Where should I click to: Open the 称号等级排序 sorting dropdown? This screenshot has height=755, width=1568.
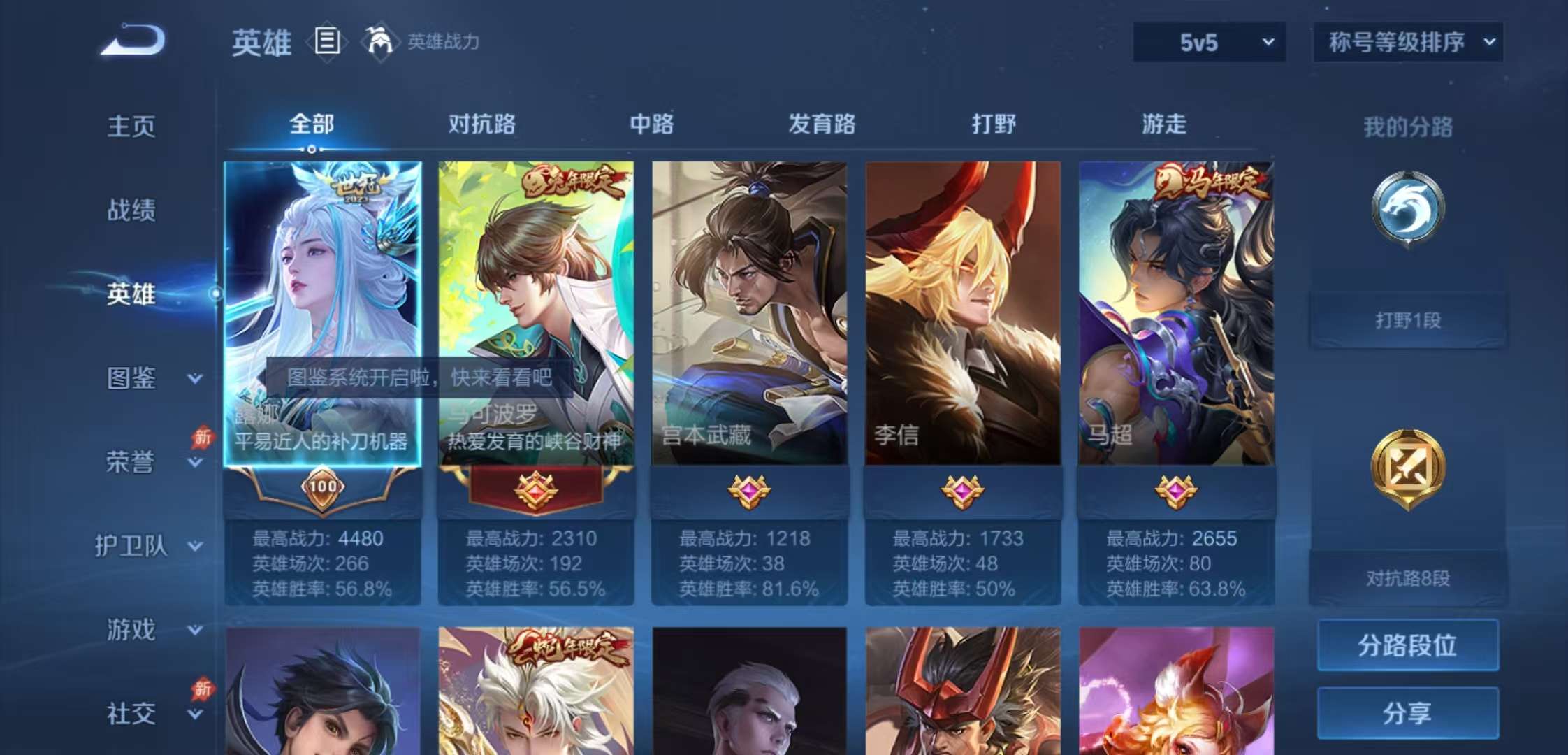pos(1405,42)
